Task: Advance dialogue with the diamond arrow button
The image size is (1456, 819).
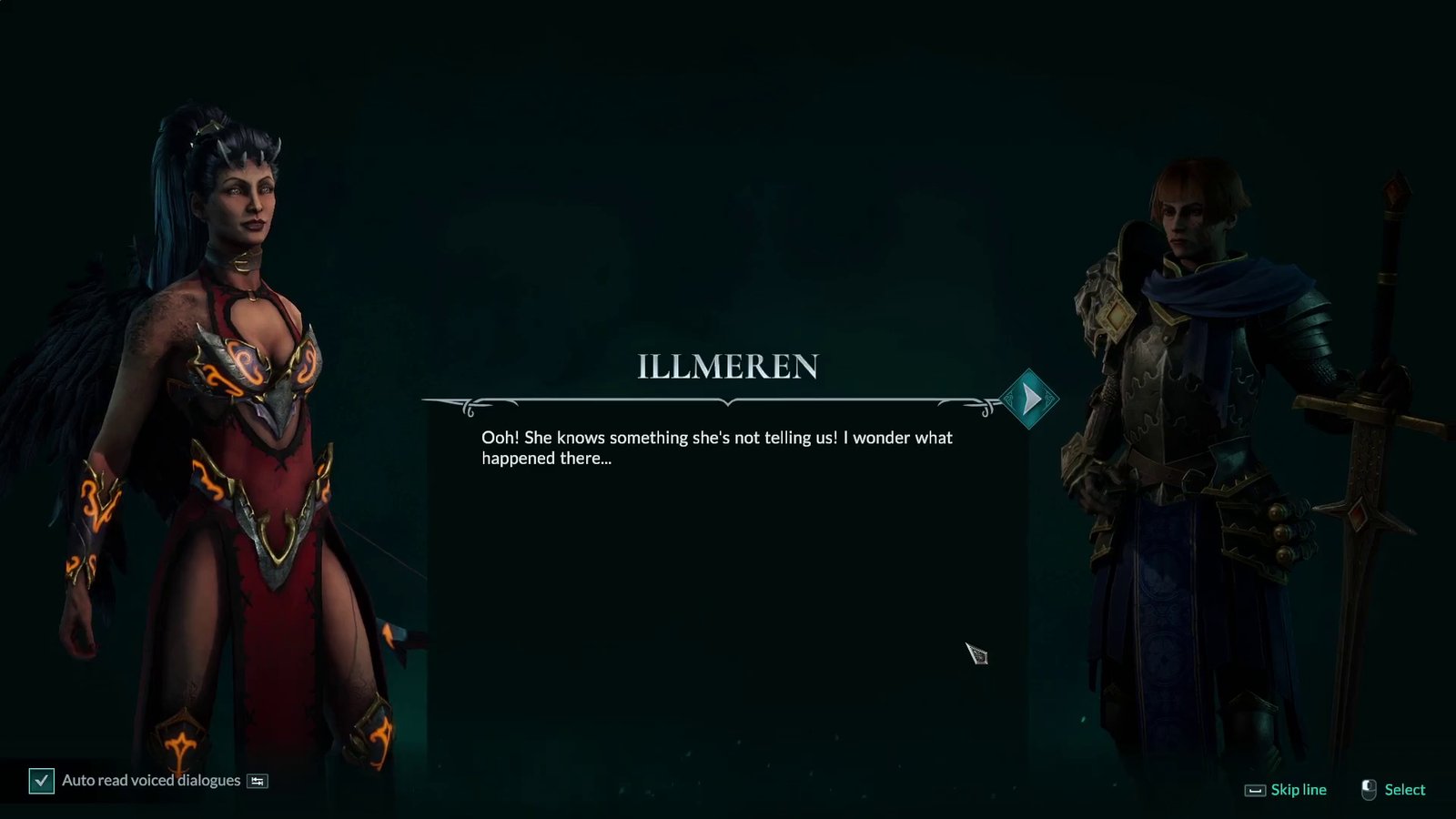Action: 1029,399
